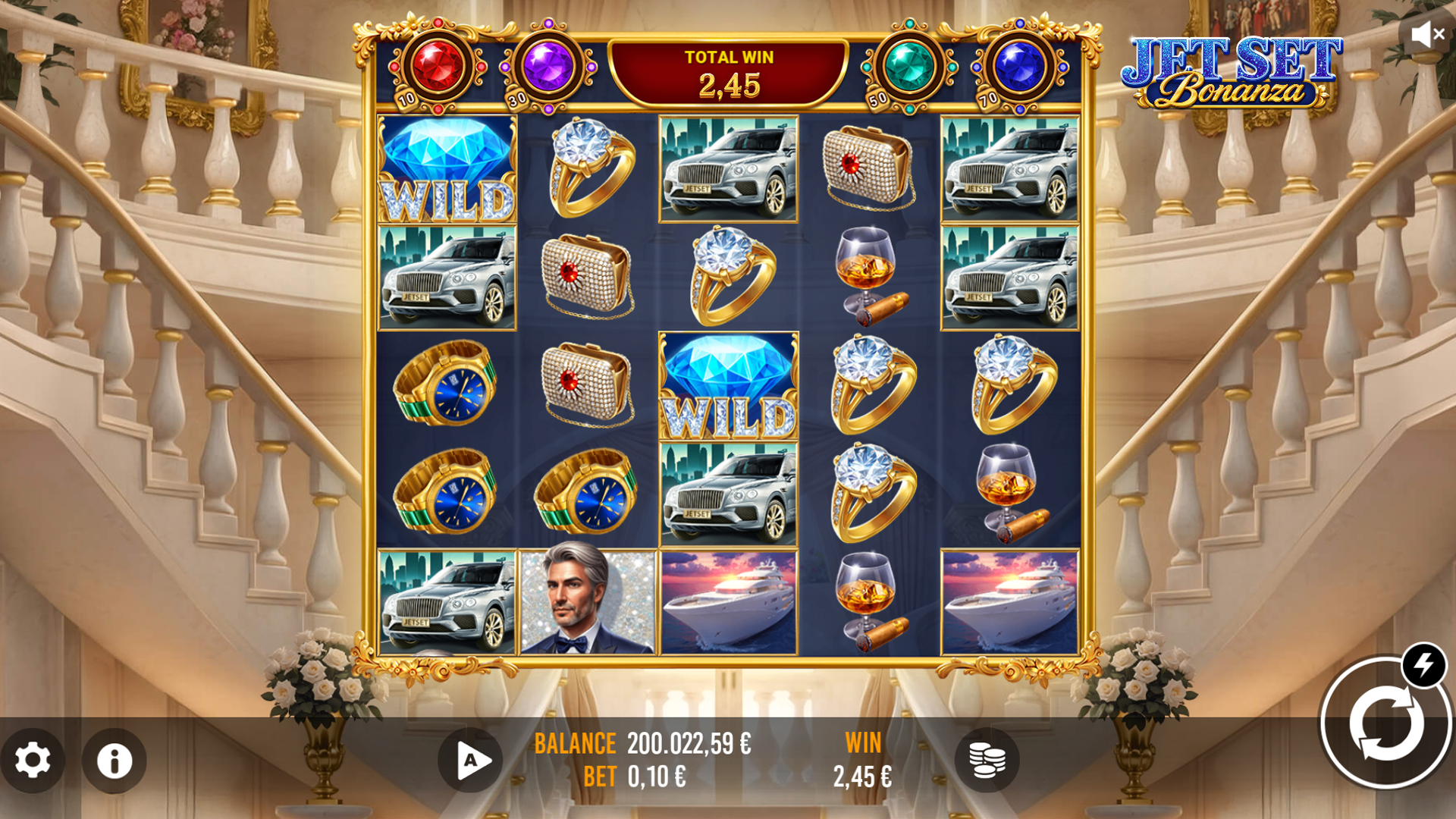The width and height of the screenshot is (1456, 819).
Task: Open the settings gear menu
Action: point(33,761)
